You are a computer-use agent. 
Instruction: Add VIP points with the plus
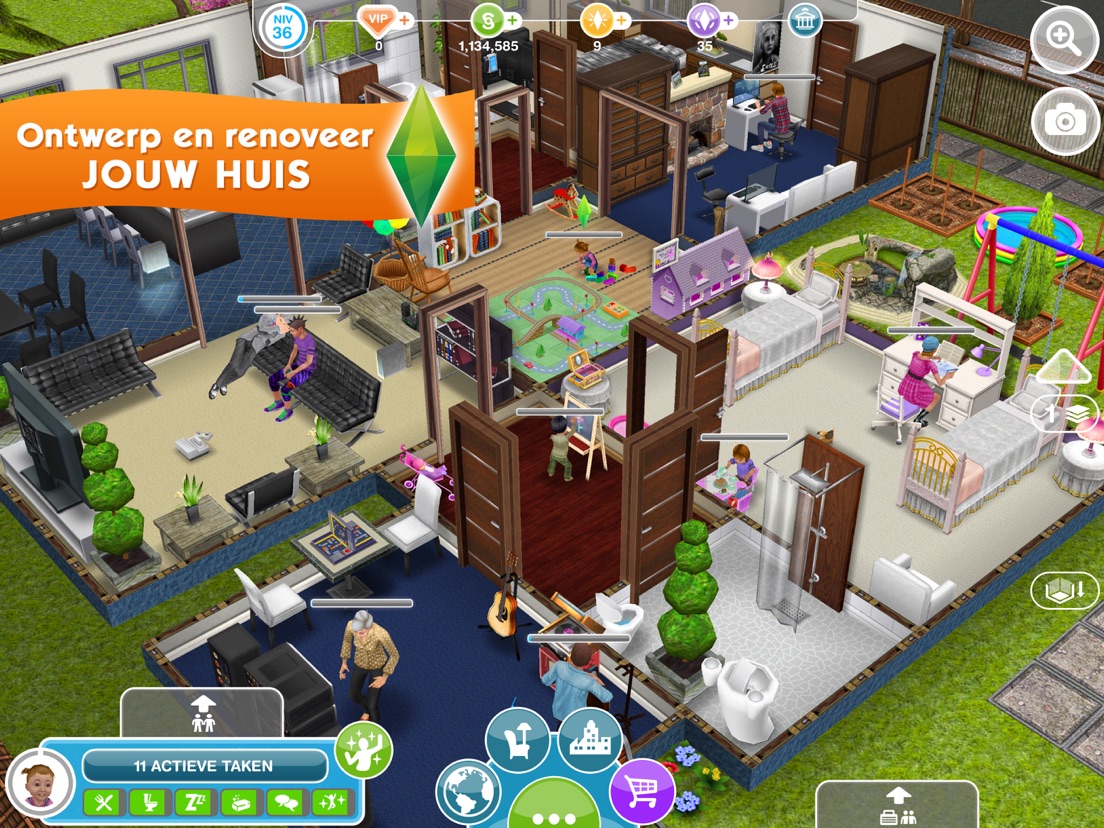point(405,19)
